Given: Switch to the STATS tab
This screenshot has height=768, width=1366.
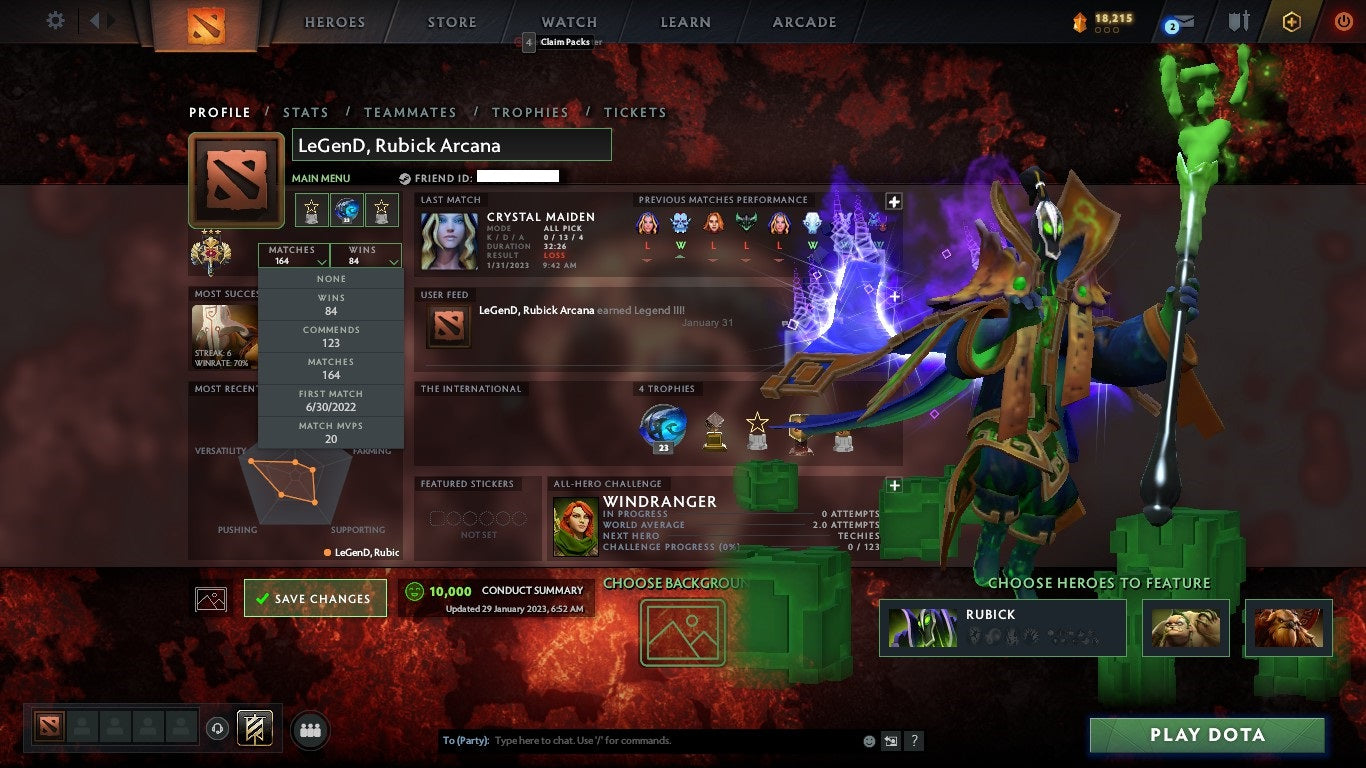Looking at the screenshot, I should pyautogui.click(x=306, y=112).
